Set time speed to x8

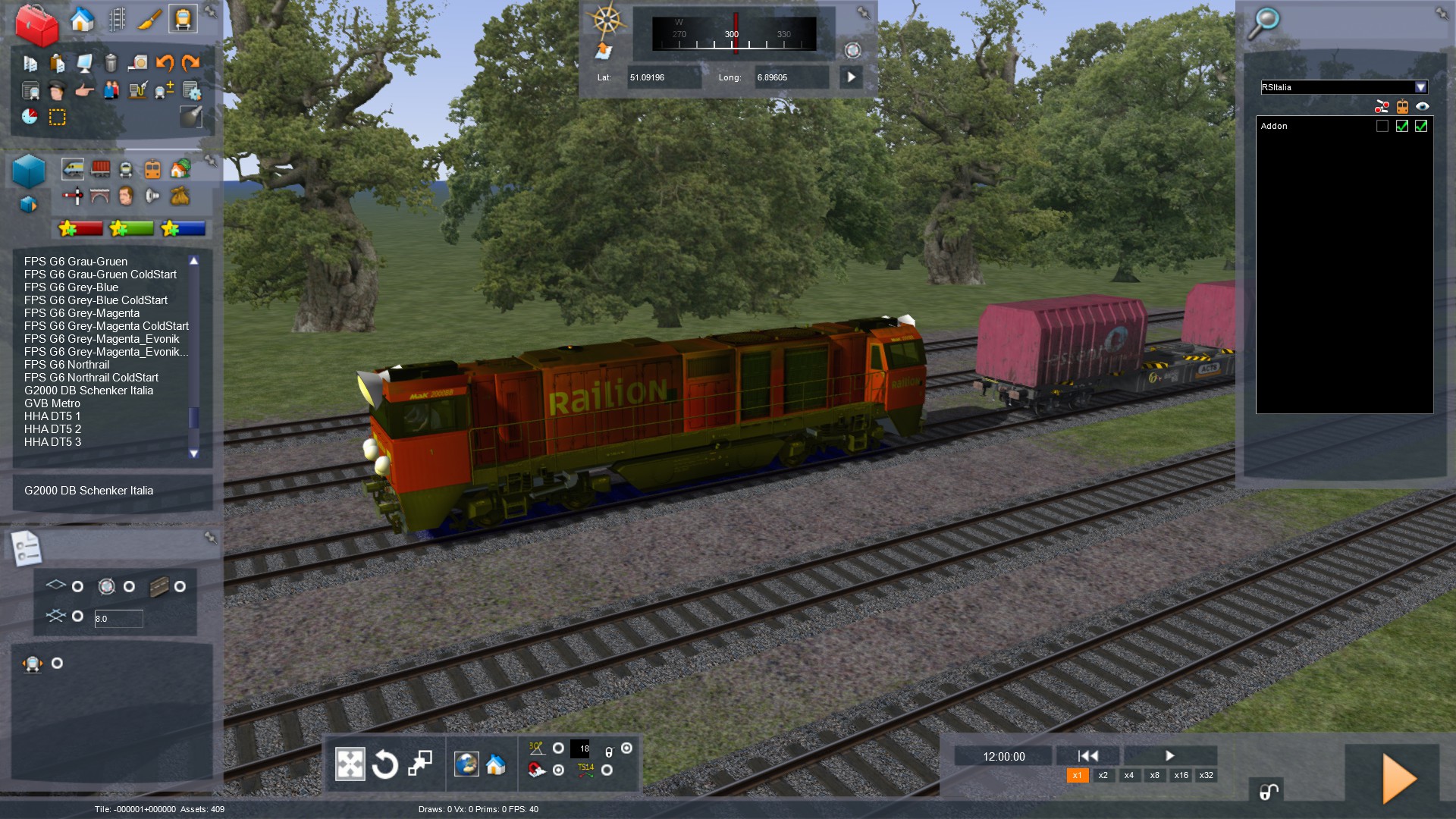[x=1154, y=775]
